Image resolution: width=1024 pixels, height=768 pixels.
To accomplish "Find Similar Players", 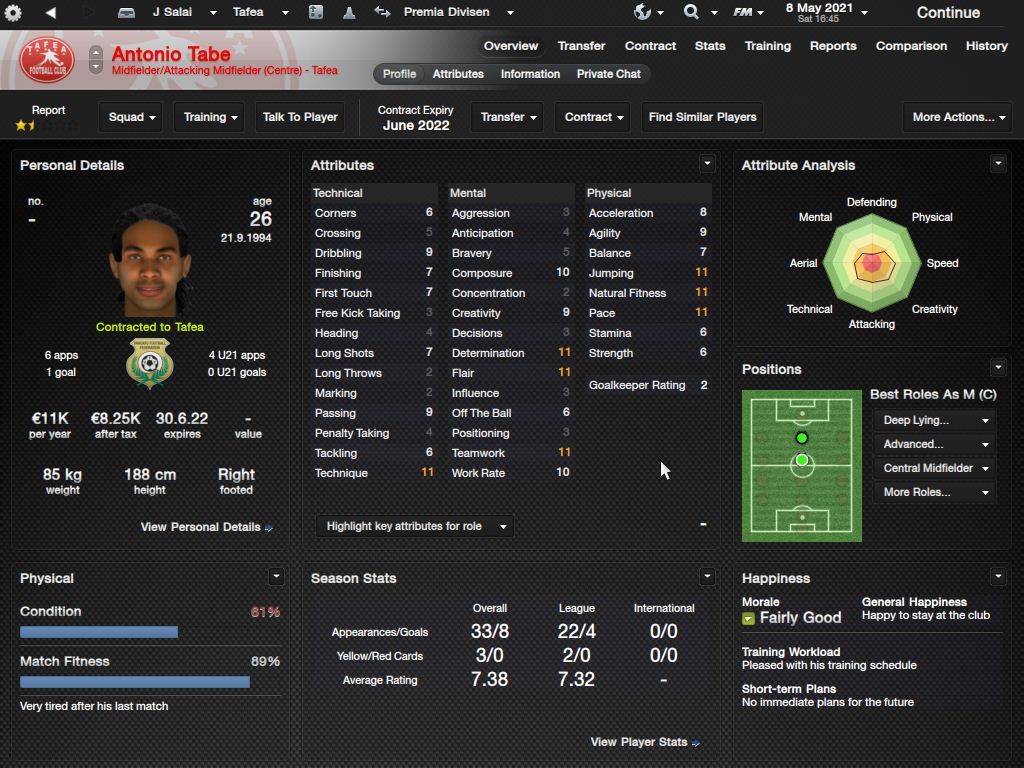I will pyautogui.click(x=702, y=117).
